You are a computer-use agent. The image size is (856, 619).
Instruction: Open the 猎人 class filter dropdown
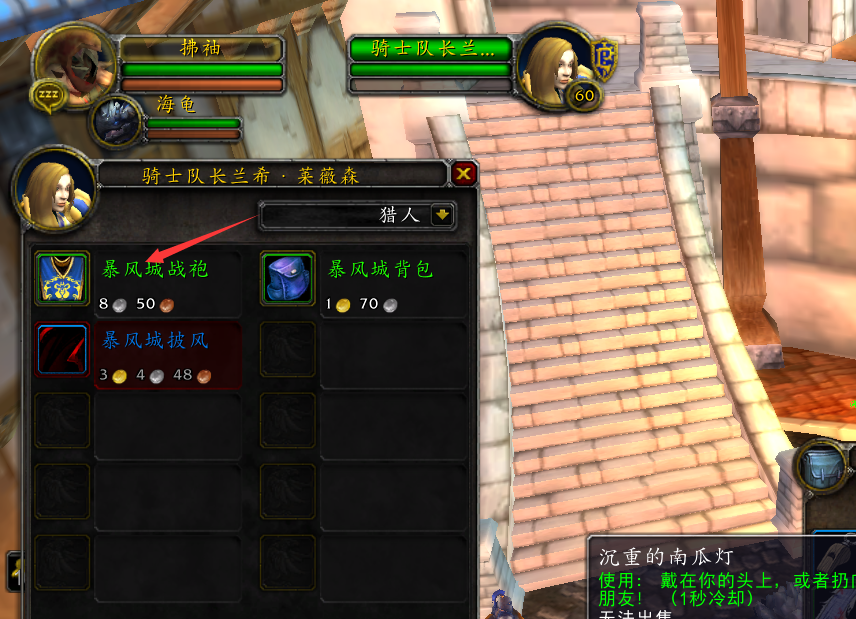[443, 215]
